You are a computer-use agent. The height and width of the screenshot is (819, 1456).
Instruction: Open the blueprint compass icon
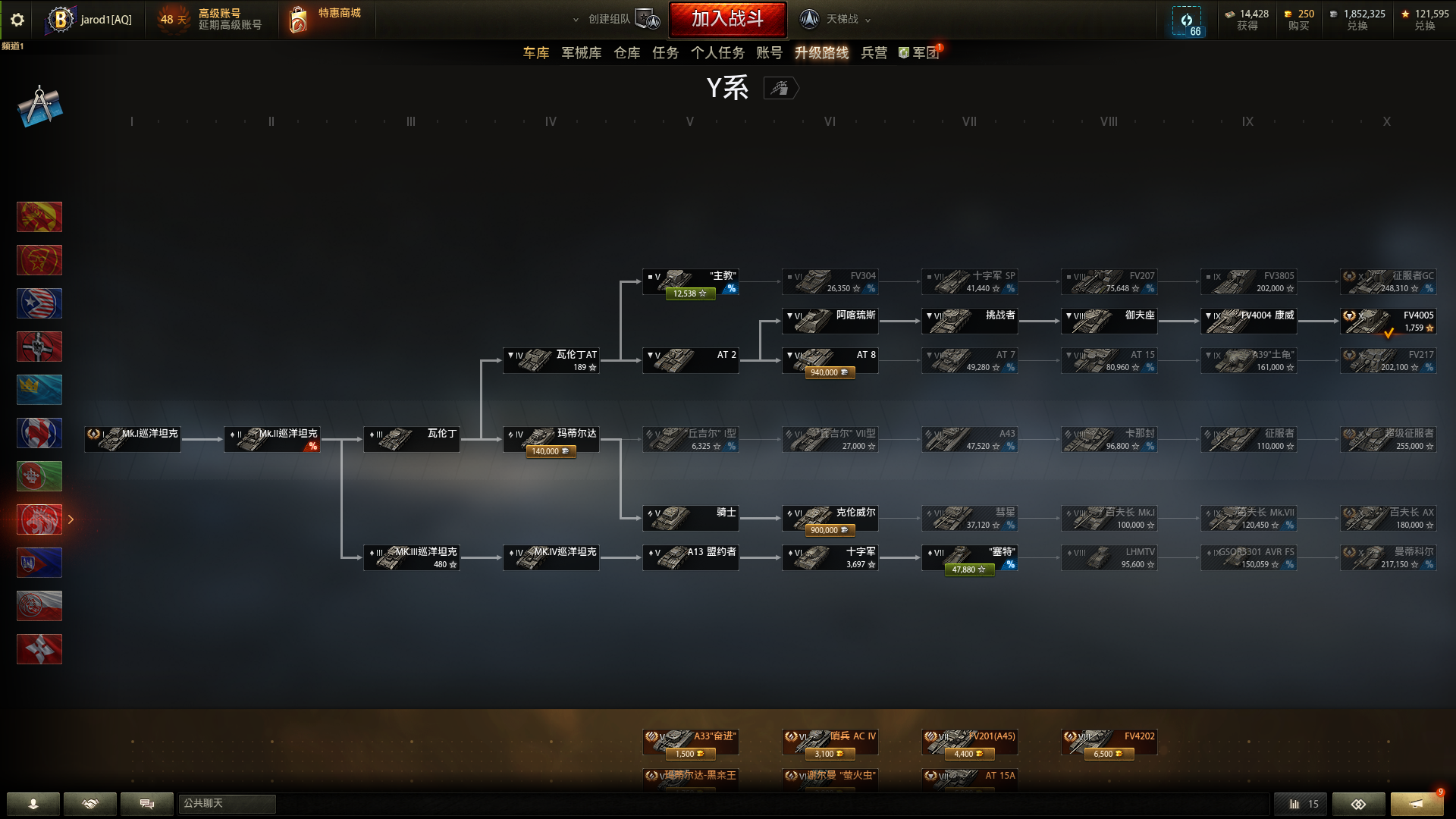pos(39,106)
